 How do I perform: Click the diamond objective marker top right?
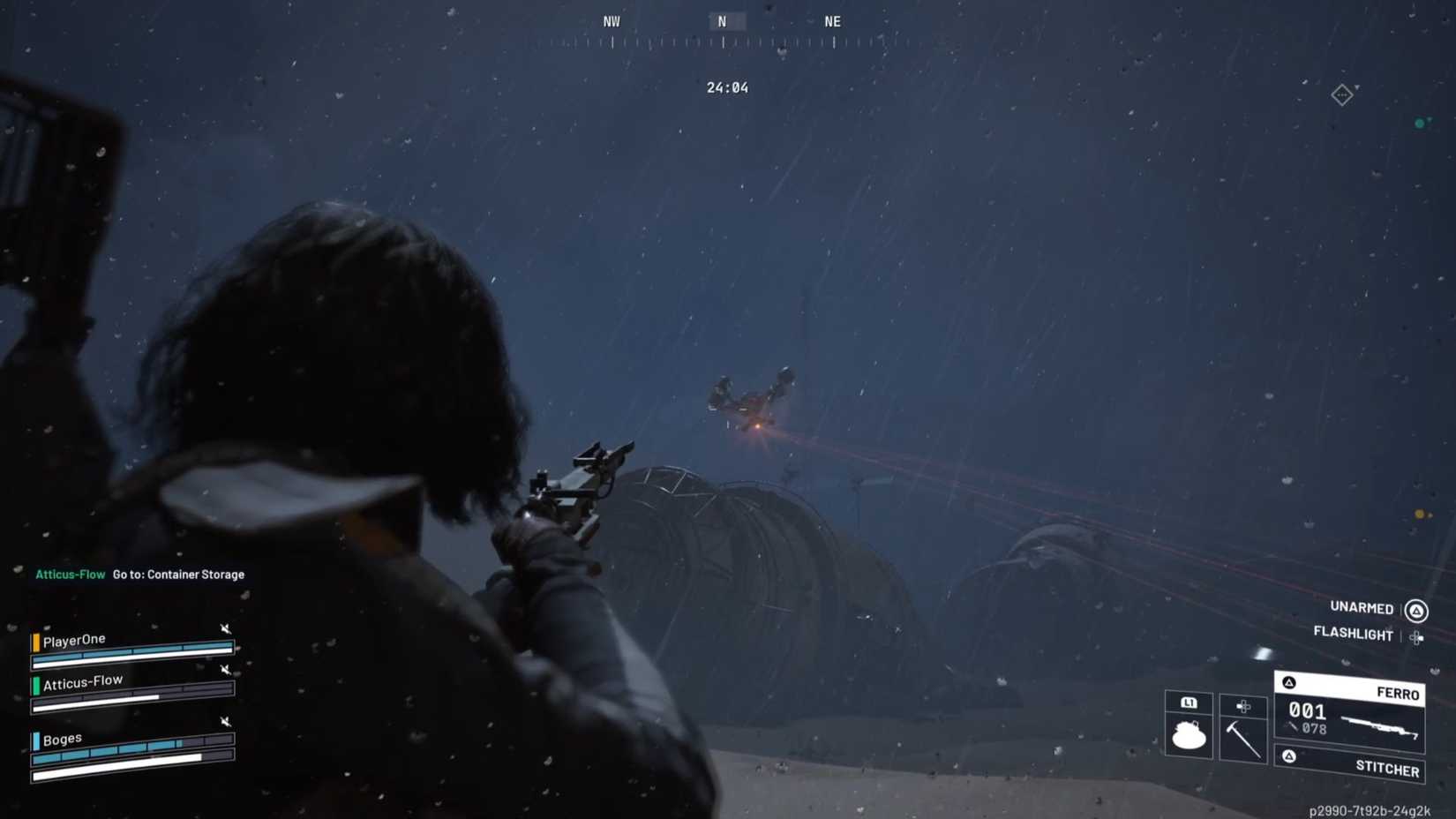click(x=1342, y=95)
